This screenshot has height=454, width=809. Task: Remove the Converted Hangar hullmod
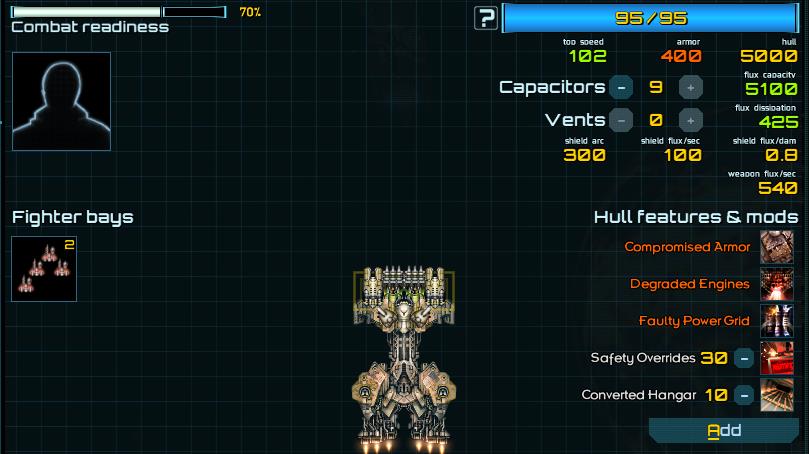[743, 394]
